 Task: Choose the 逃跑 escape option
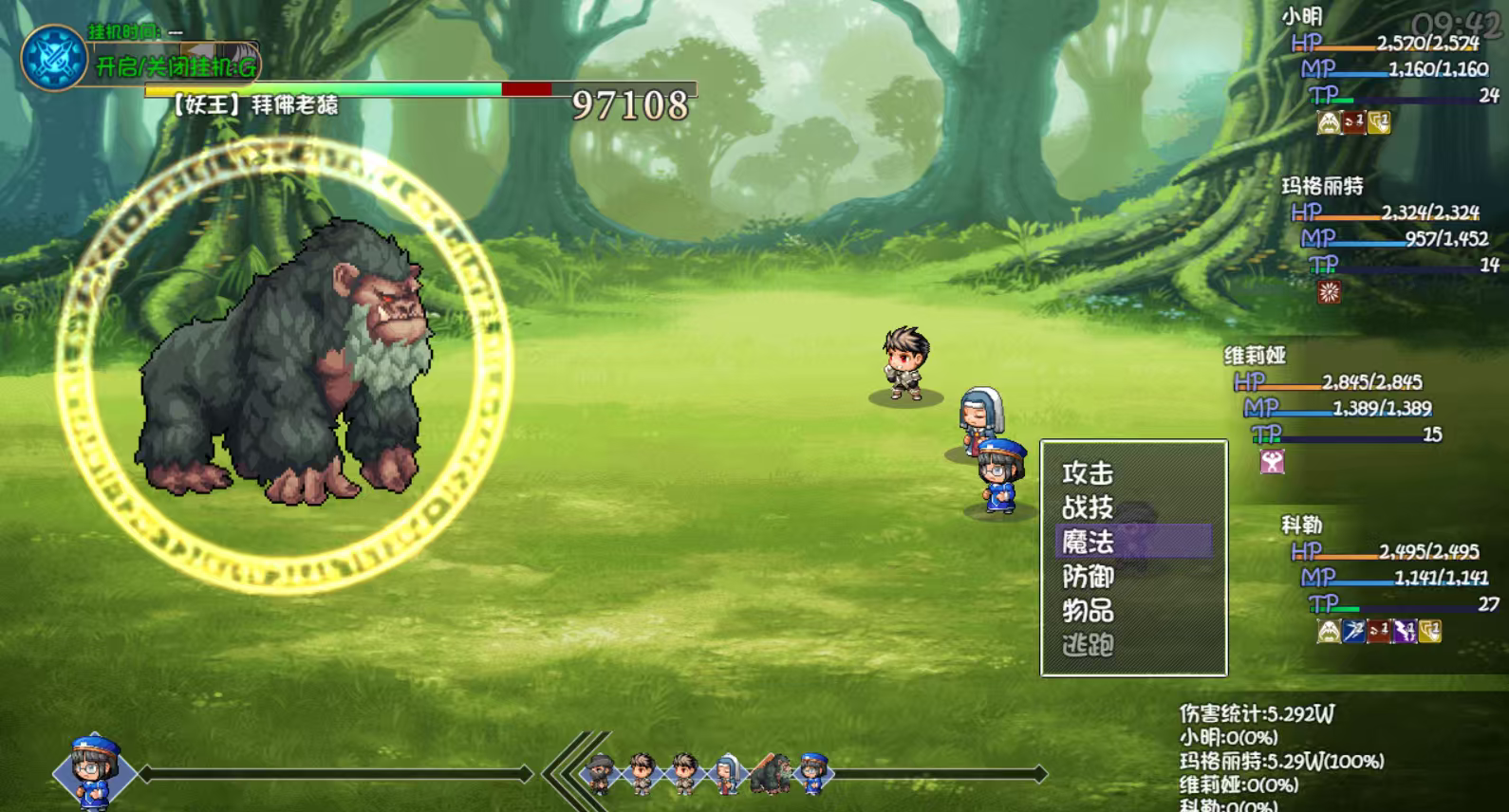pyautogui.click(x=1088, y=645)
